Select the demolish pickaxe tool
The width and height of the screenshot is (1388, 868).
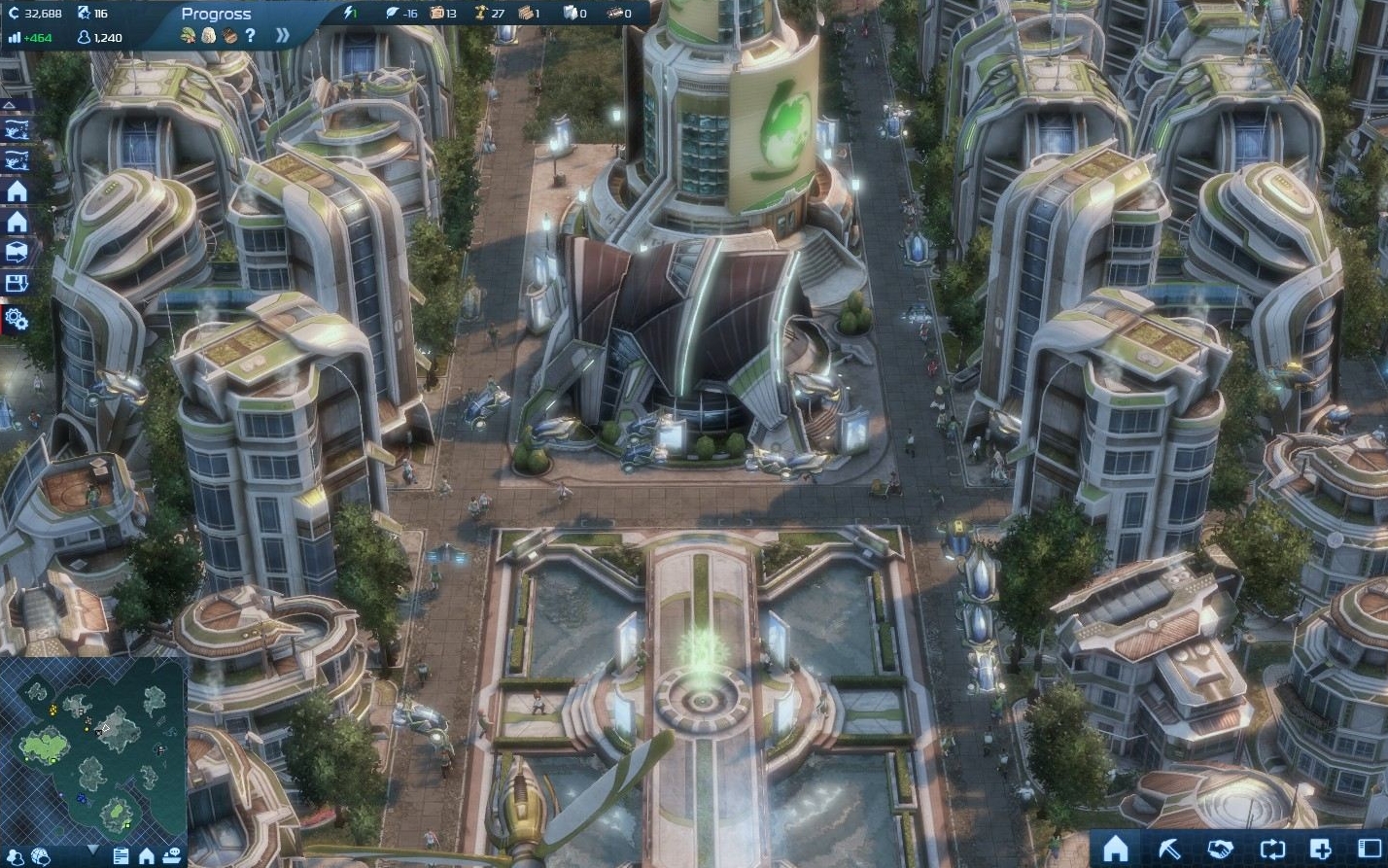(1169, 848)
